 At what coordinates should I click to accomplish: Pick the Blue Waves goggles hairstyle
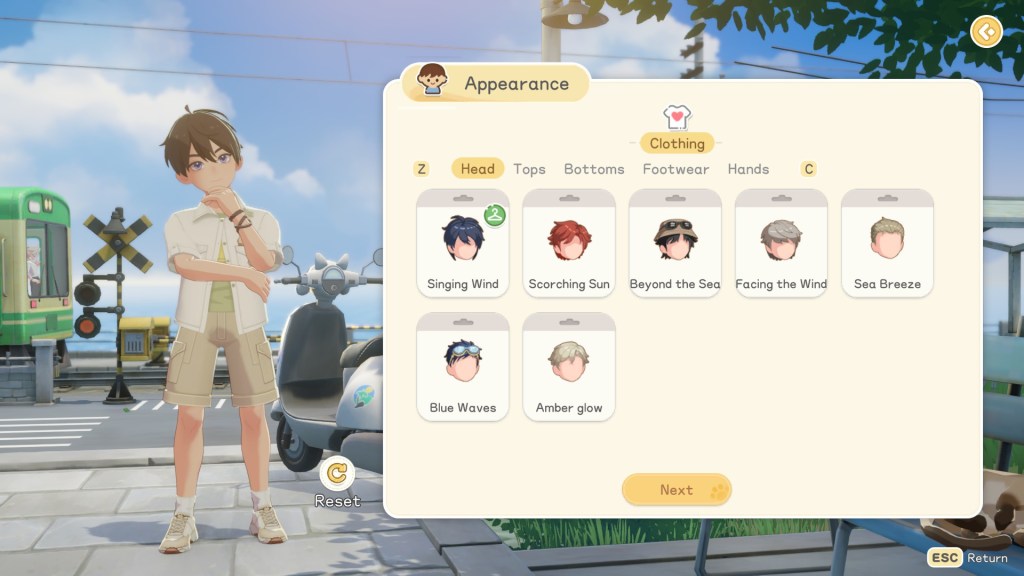(463, 367)
